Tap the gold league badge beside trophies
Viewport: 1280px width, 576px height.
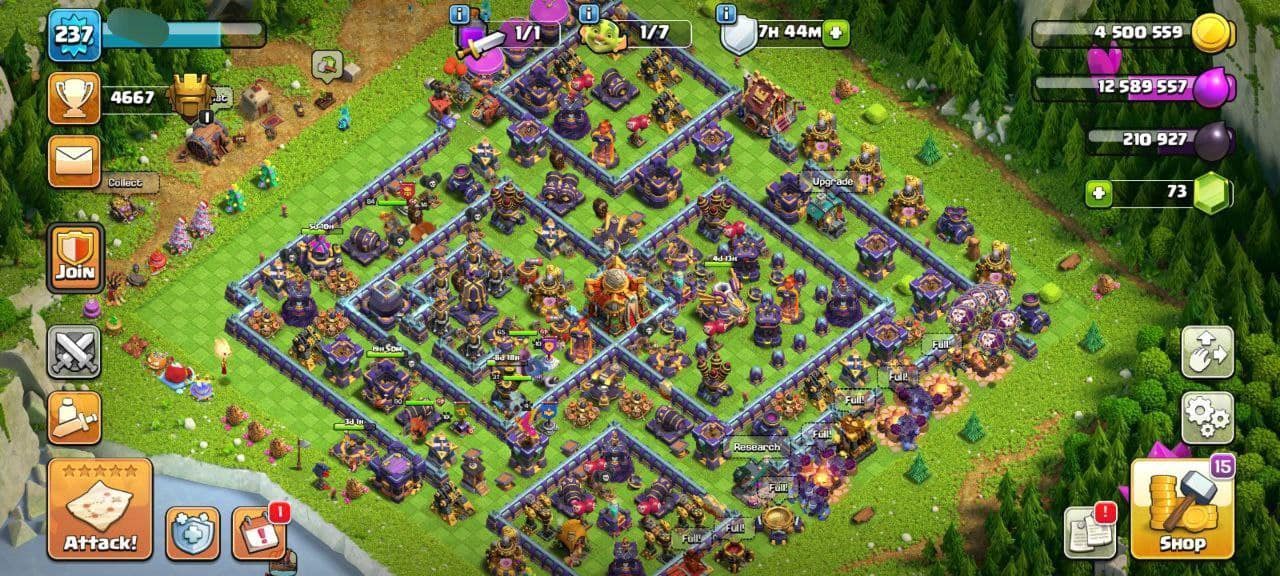click(188, 95)
